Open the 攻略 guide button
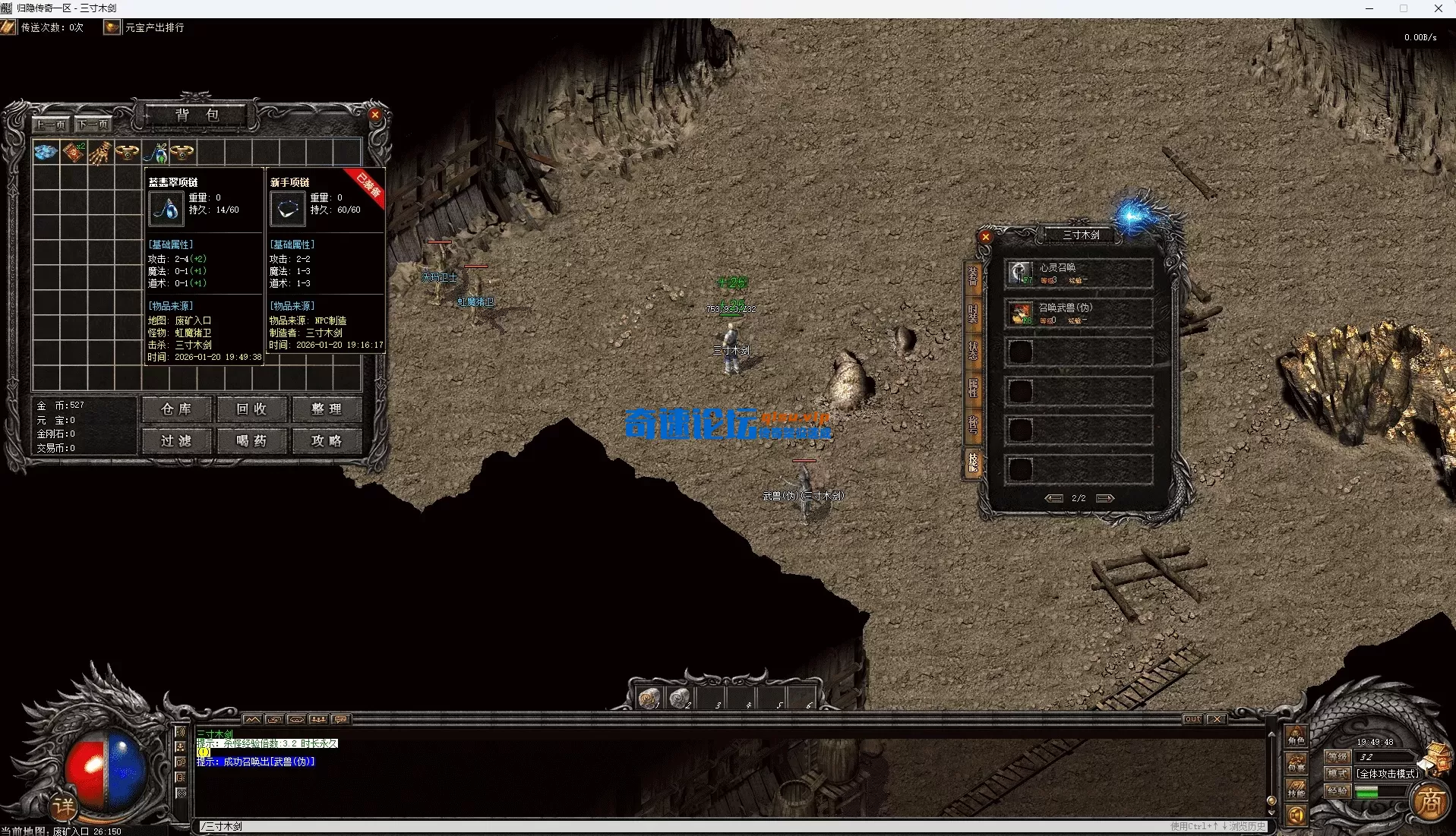The width and height of the screenshot is (1456, 836). [x=327, y=441]
